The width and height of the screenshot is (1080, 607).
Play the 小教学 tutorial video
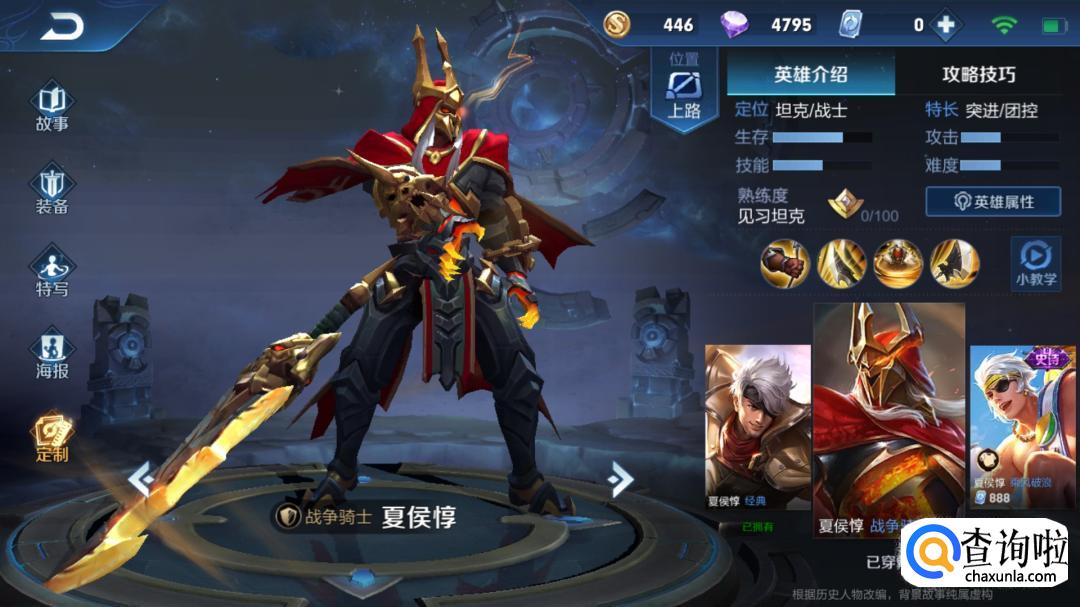[x=1035, y=264]
